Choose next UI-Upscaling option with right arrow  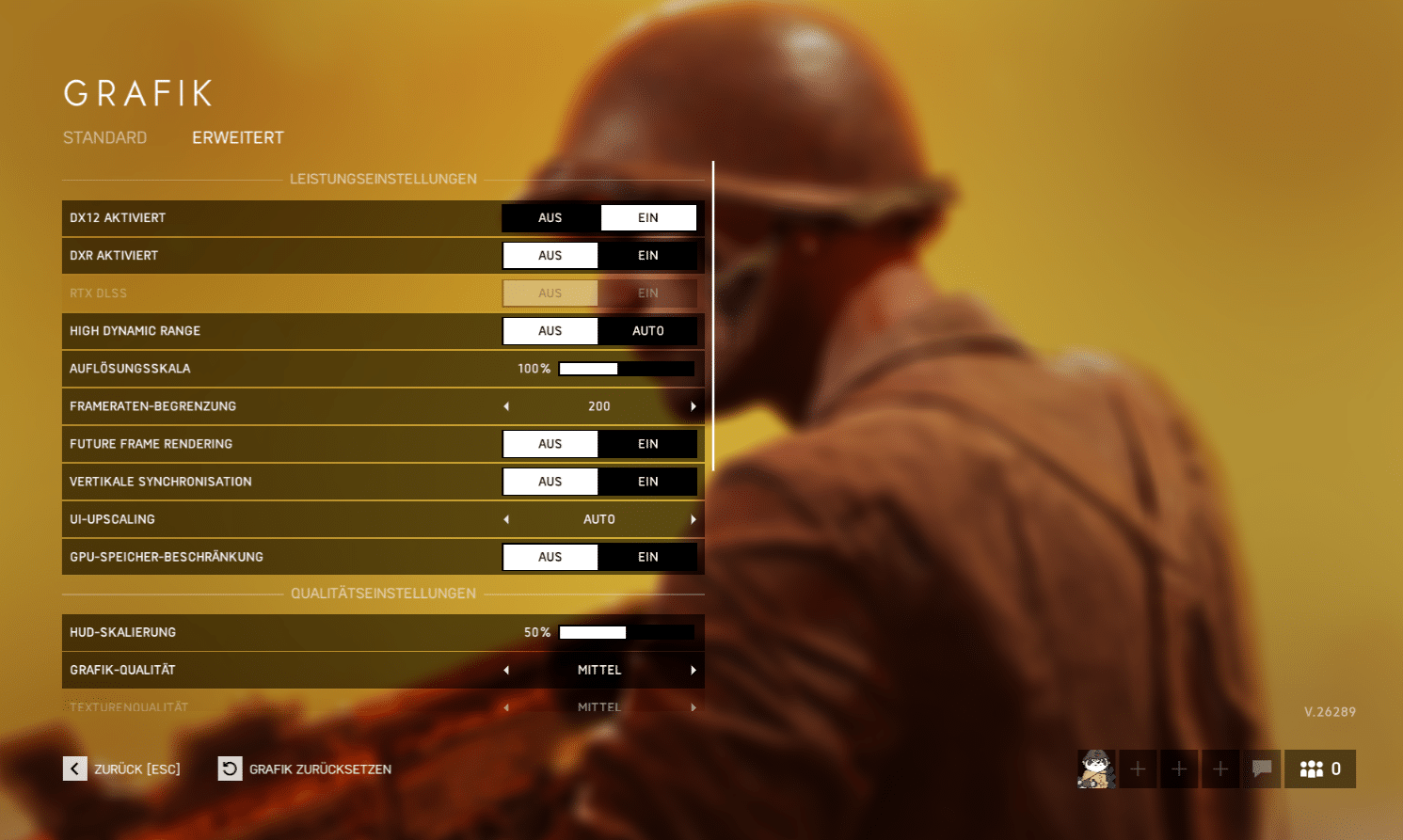point(694,519)
